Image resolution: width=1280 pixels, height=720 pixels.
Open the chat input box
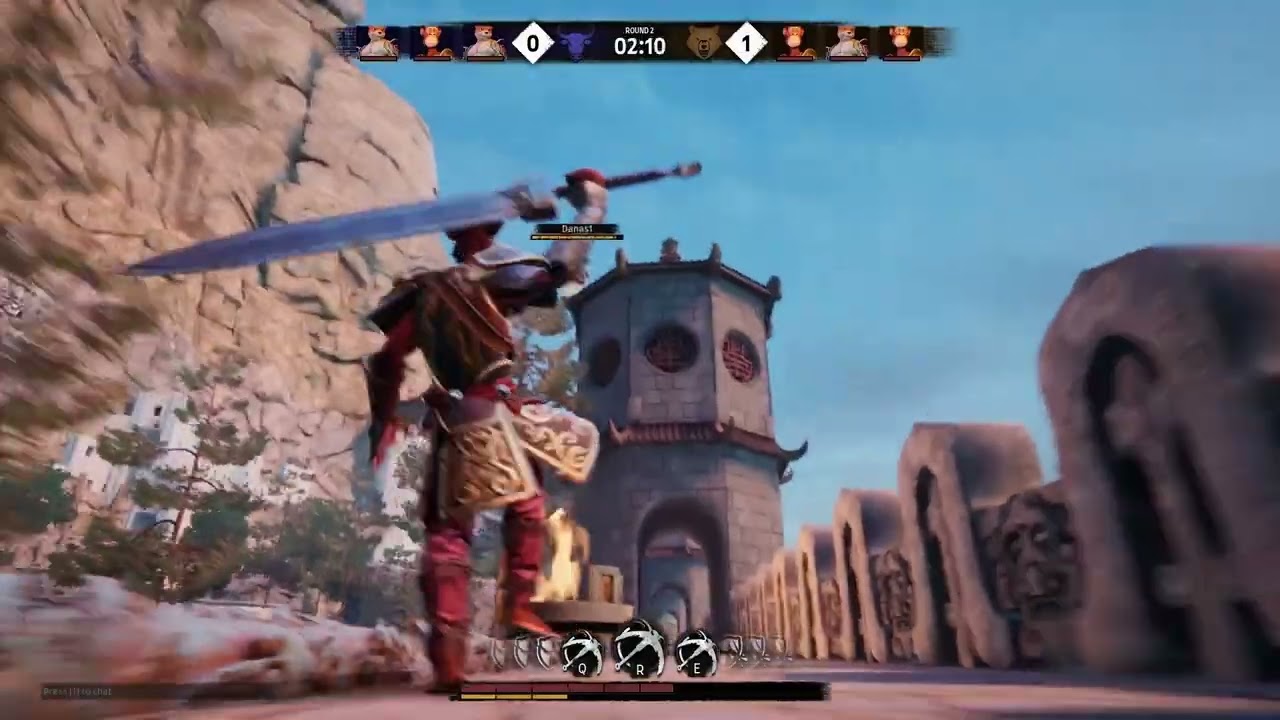tap(78, 691)
